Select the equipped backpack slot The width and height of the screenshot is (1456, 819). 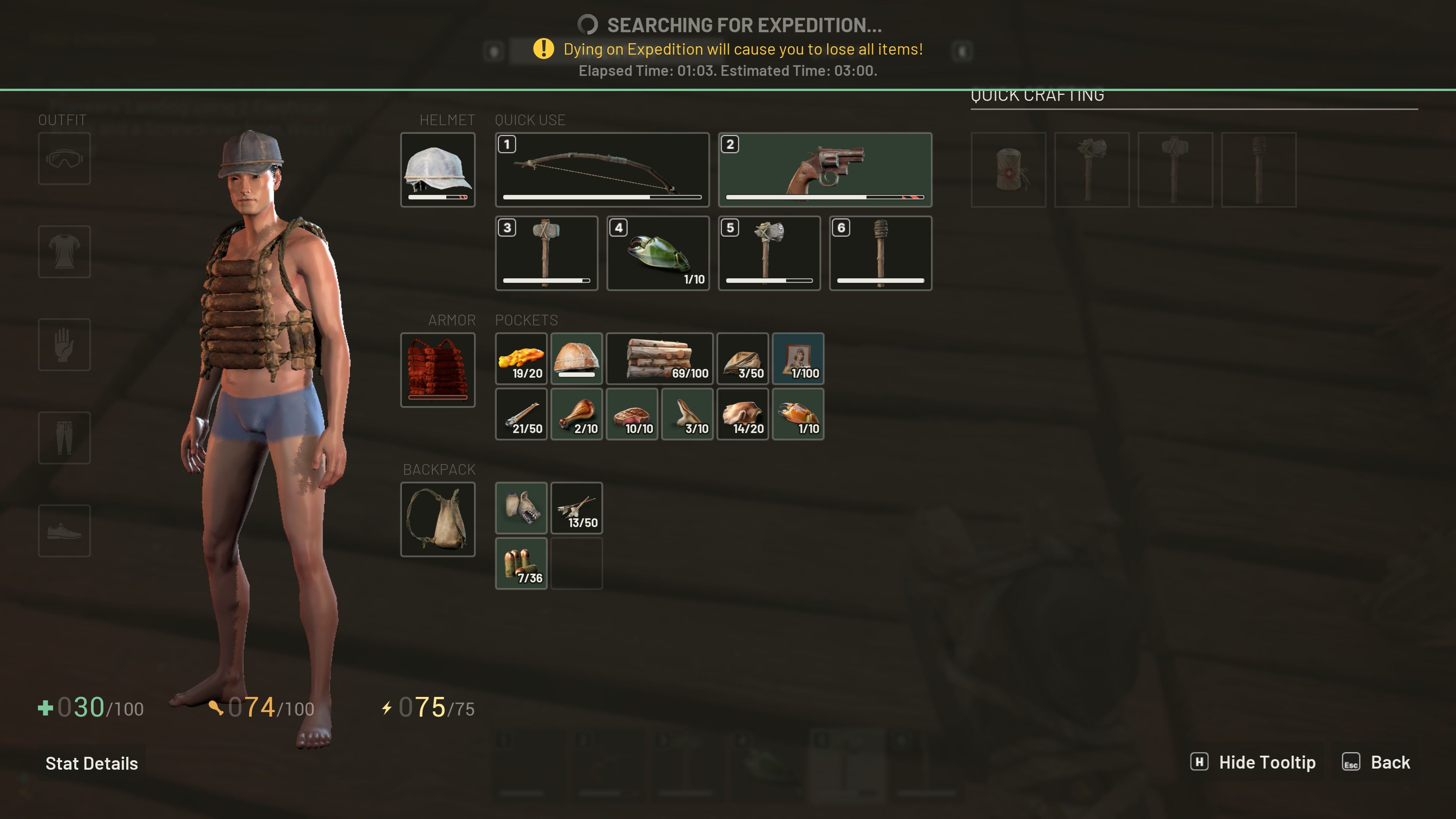pyautogui.click(x=438, y=519)
